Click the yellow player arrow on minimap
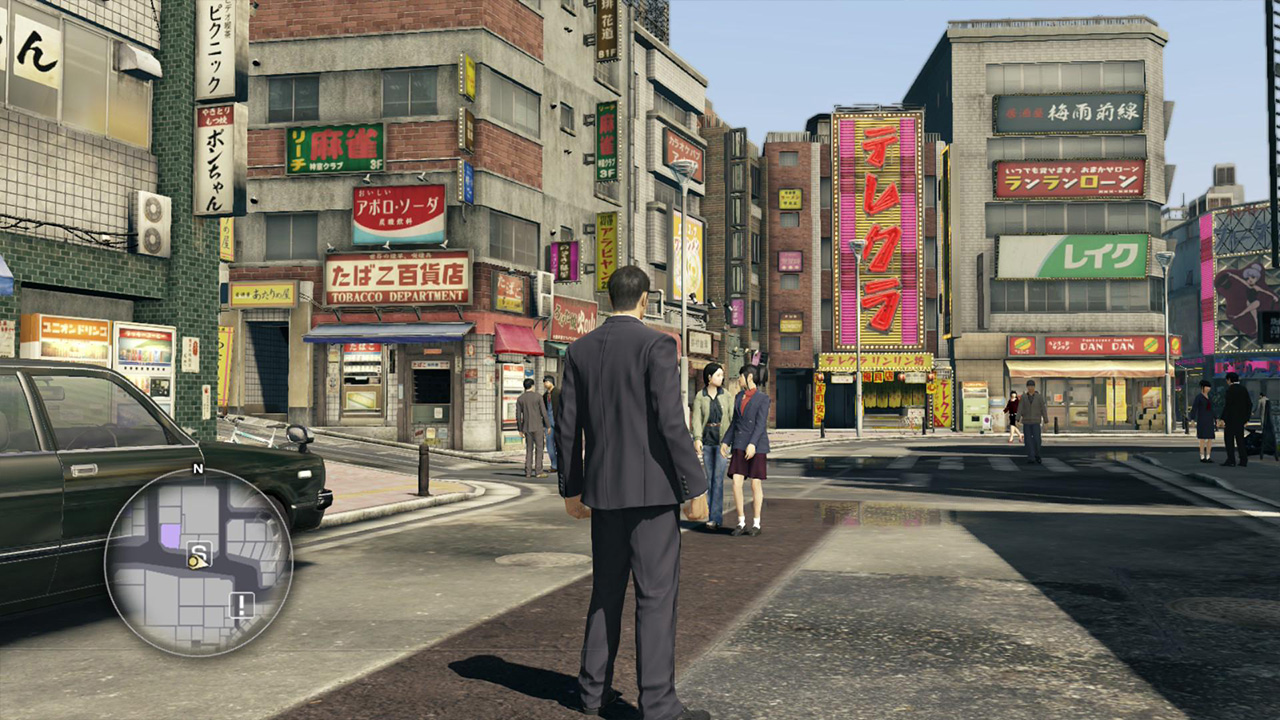Viewport: 1280px width, 720px height. tap(196, 562)
